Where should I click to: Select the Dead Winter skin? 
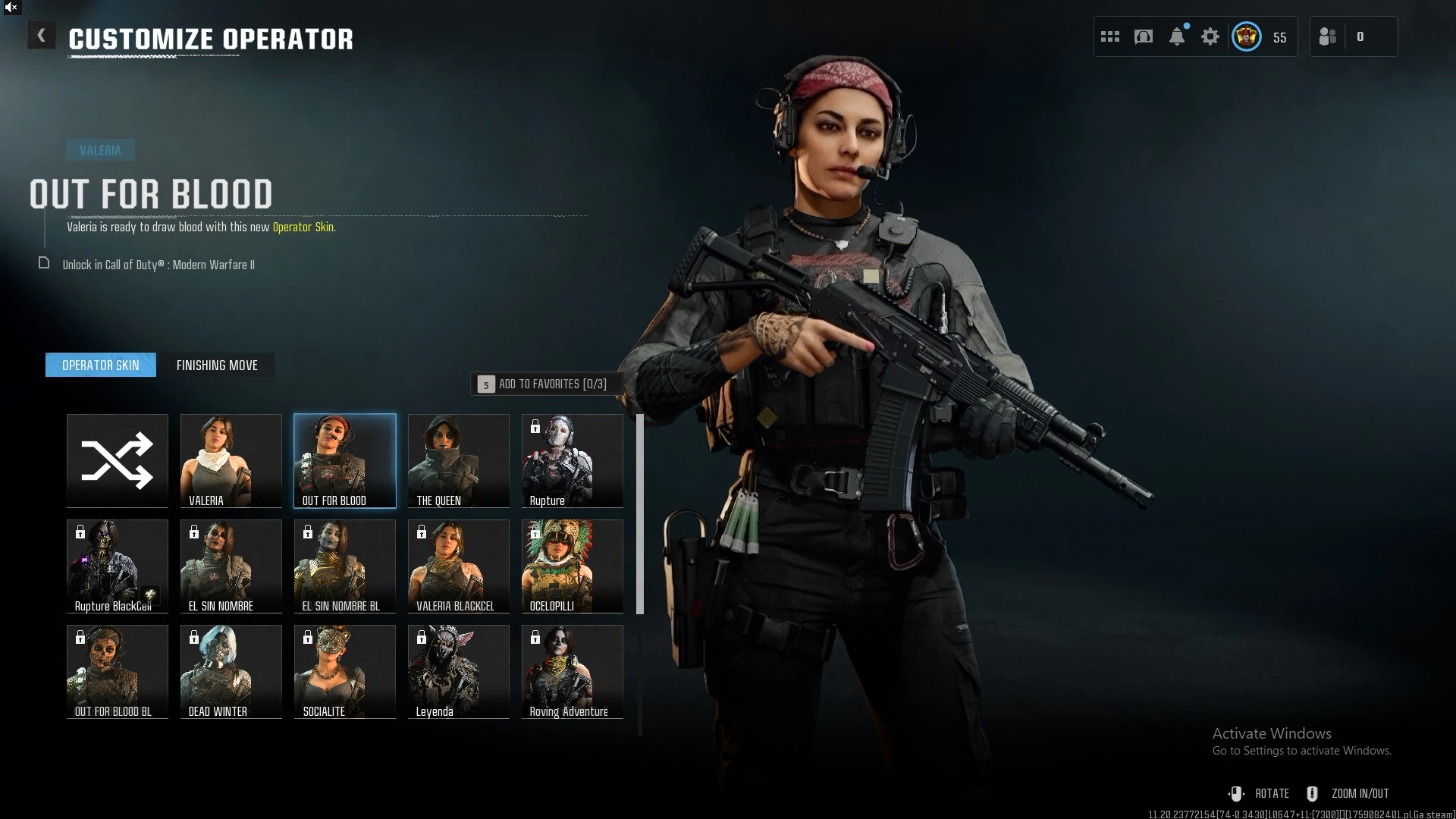(231, 671)
